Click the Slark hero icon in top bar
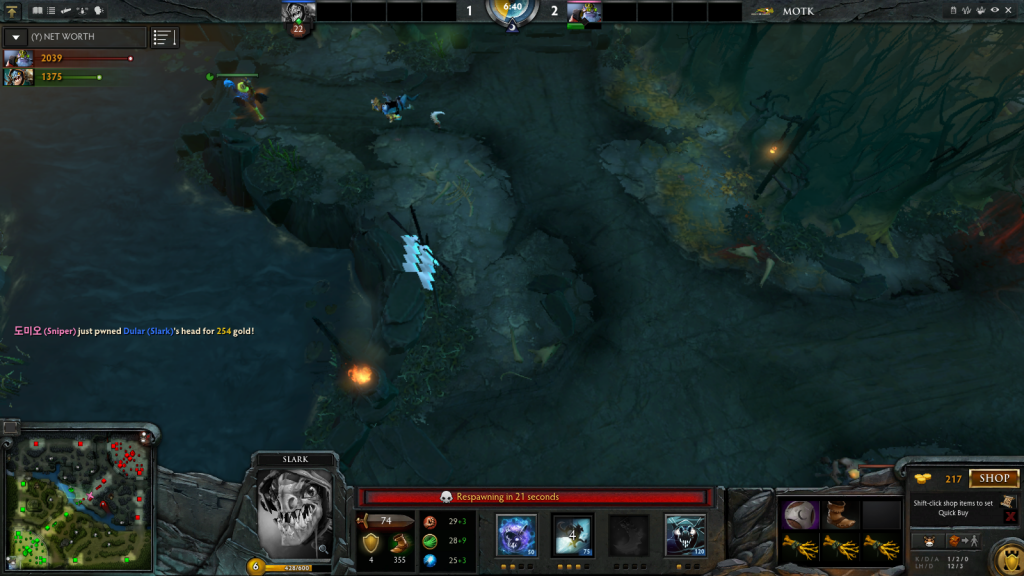1024x576 pixels. click(298, 13)
